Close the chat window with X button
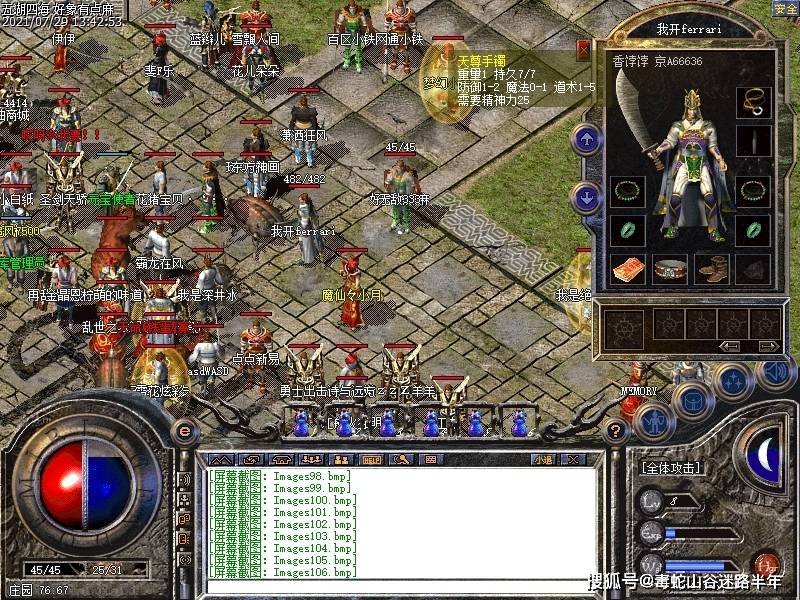Screen dimensions: 800x600 coord(574,460)
